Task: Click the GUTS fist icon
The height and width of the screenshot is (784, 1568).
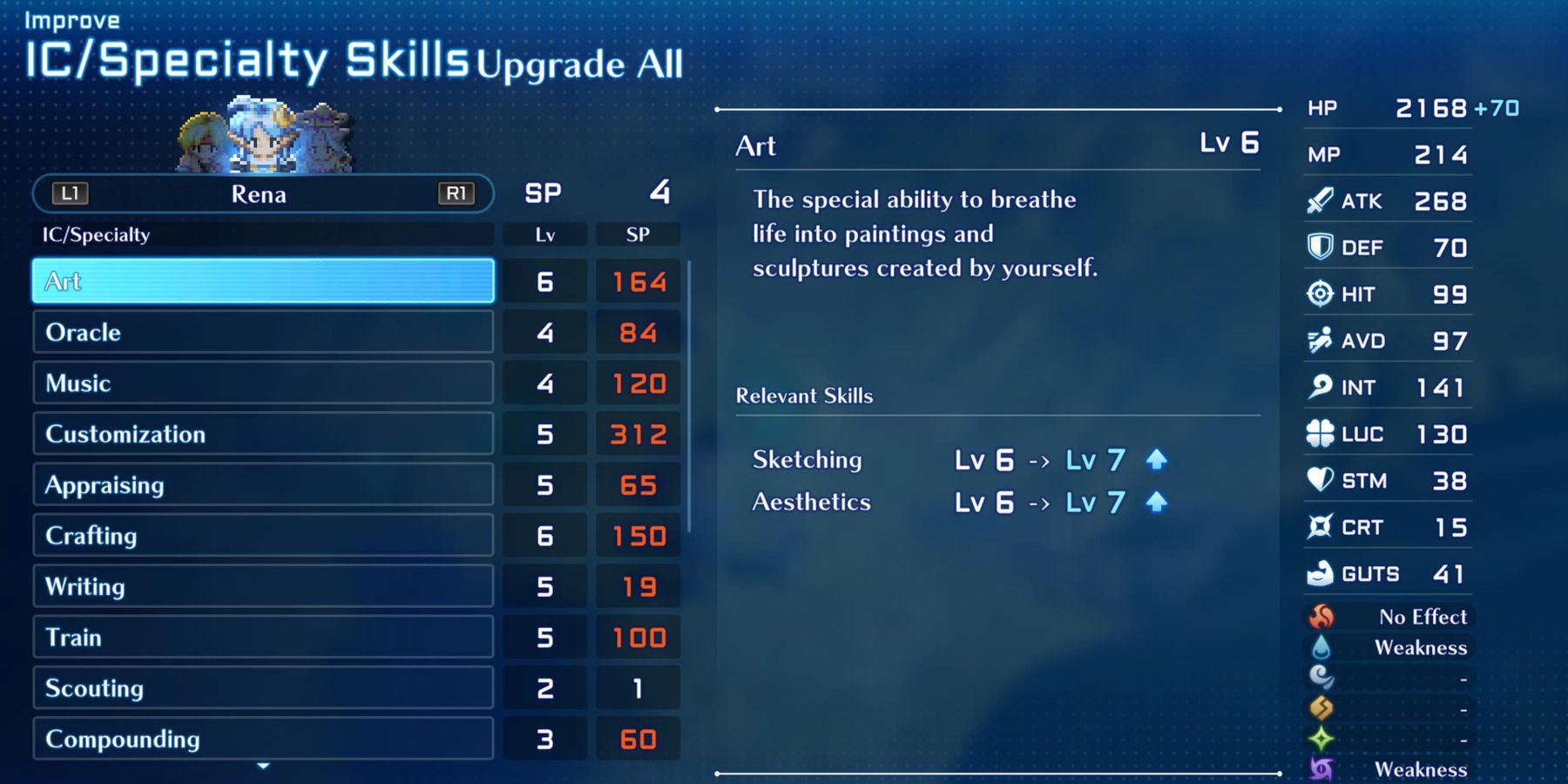Action: coord(1321,573)
